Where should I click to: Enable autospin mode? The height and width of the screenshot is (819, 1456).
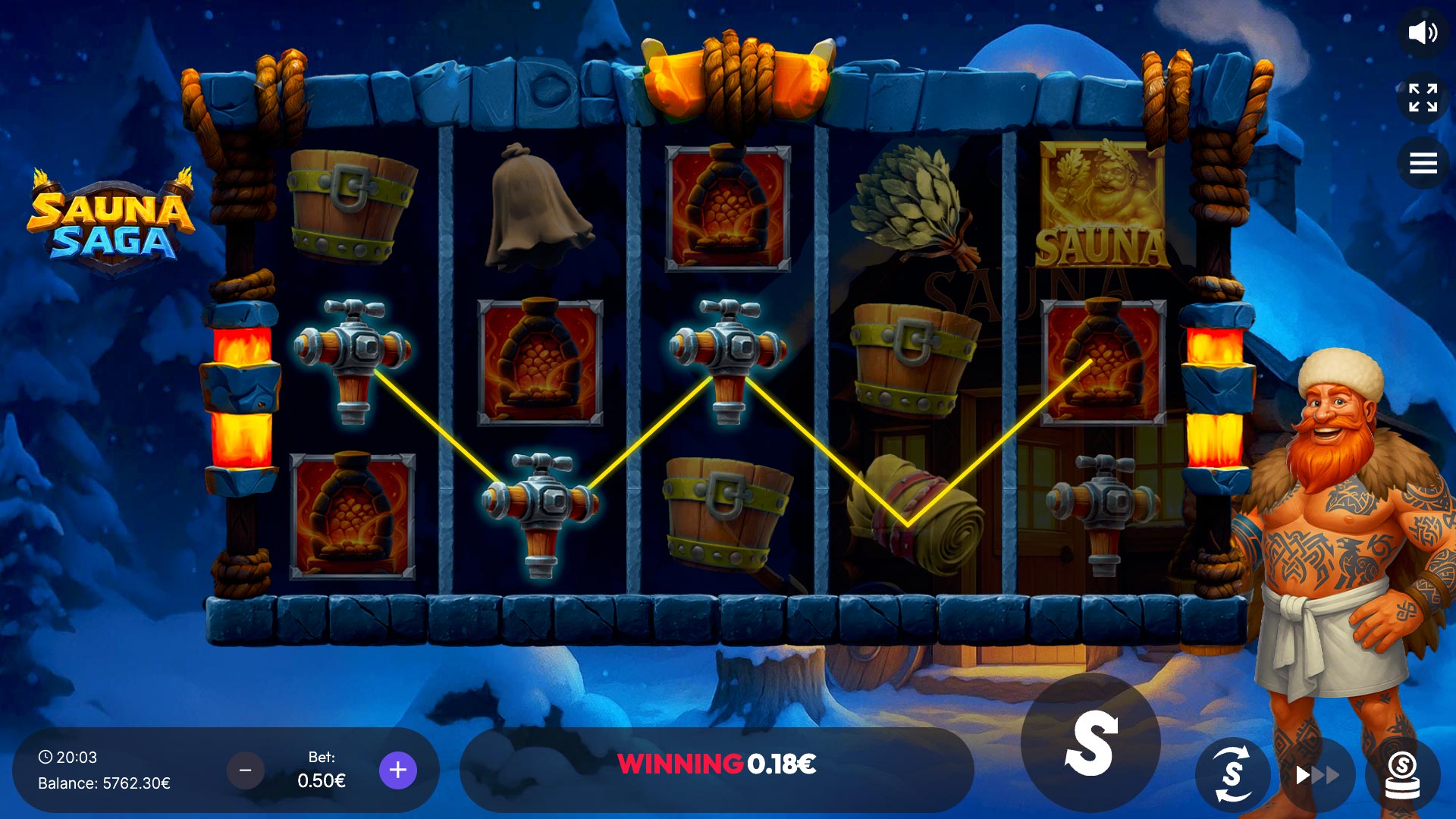coord(1233,774)
